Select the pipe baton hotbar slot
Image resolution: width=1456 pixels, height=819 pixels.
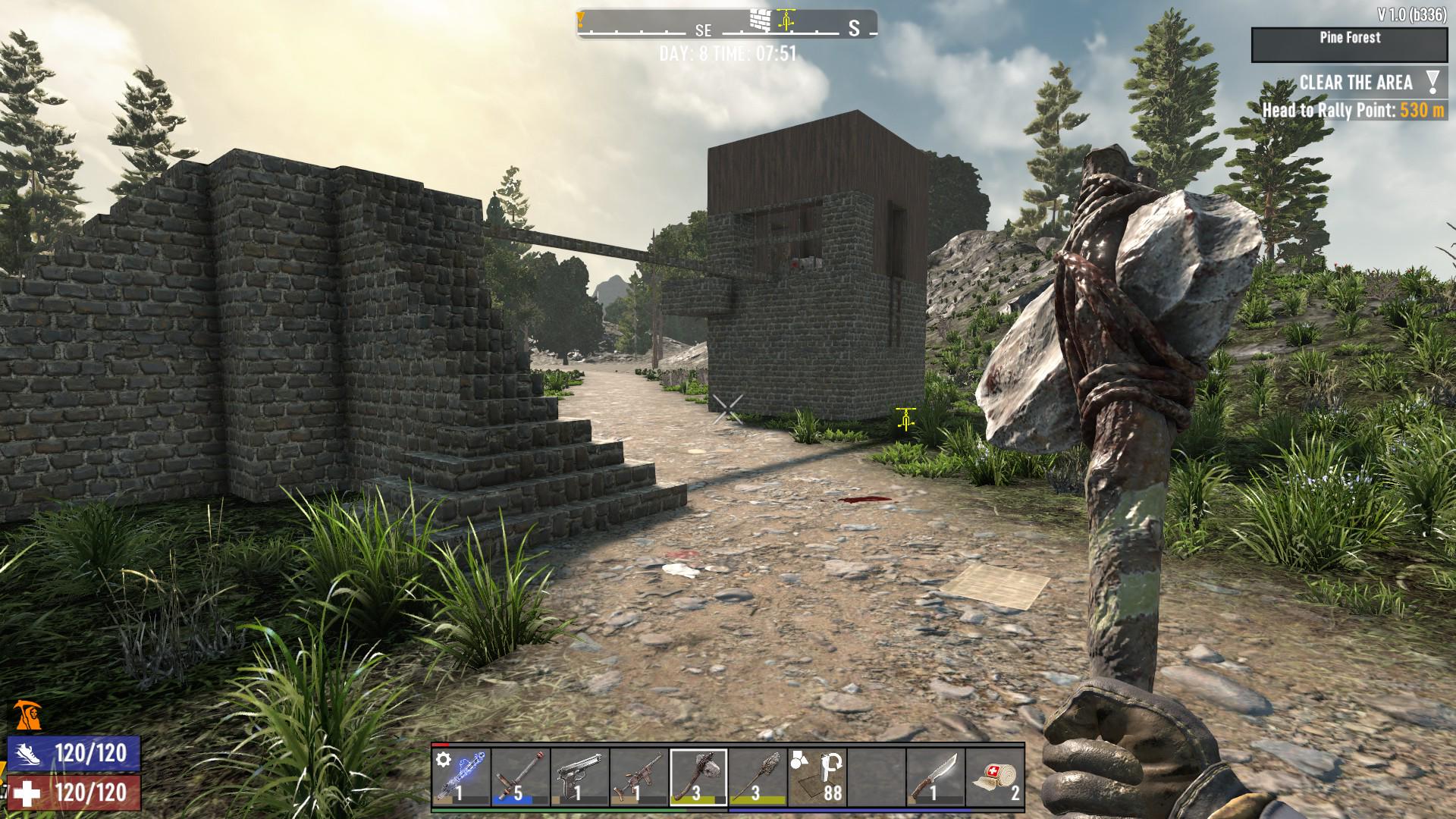click(x=520, y=777)
